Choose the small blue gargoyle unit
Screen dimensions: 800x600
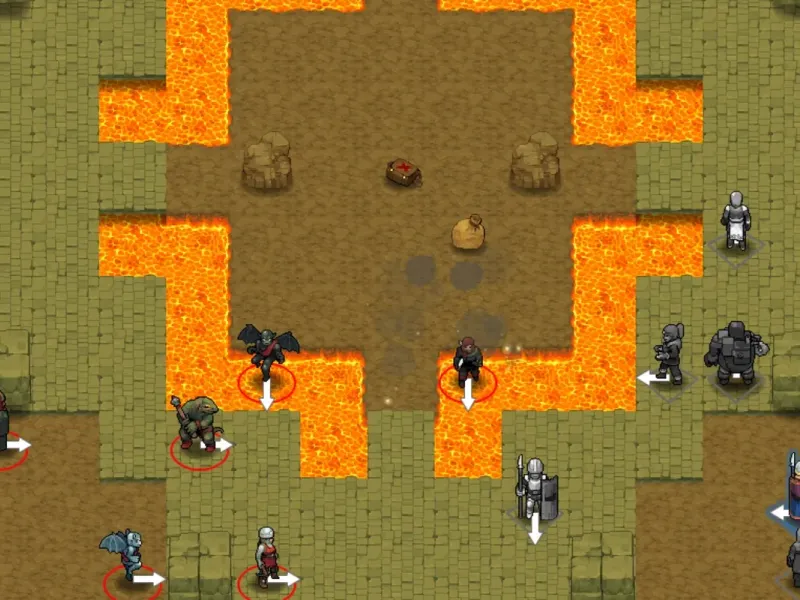(x=125, y=553)
